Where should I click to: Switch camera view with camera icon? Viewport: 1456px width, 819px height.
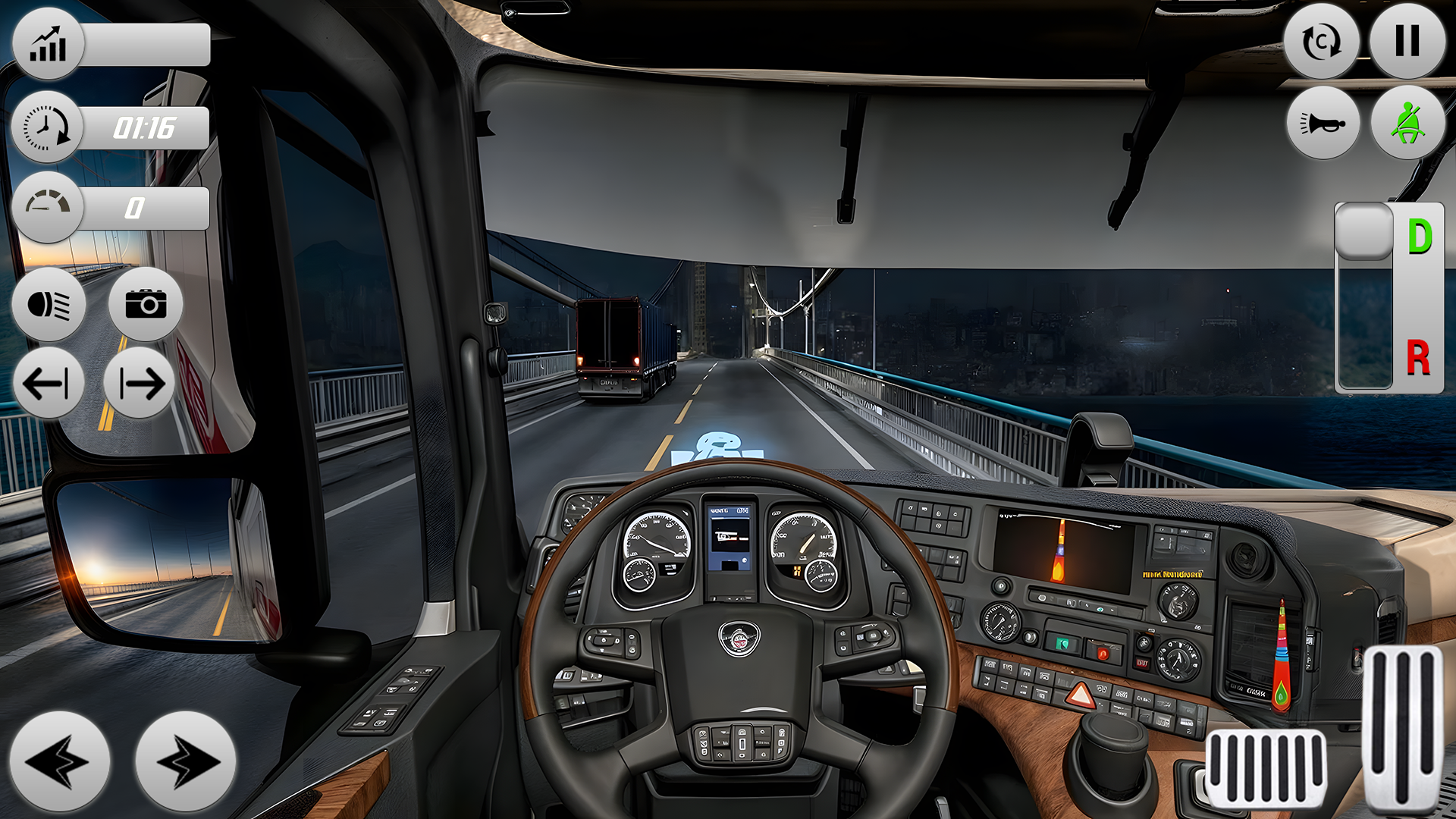click(146, 305)
